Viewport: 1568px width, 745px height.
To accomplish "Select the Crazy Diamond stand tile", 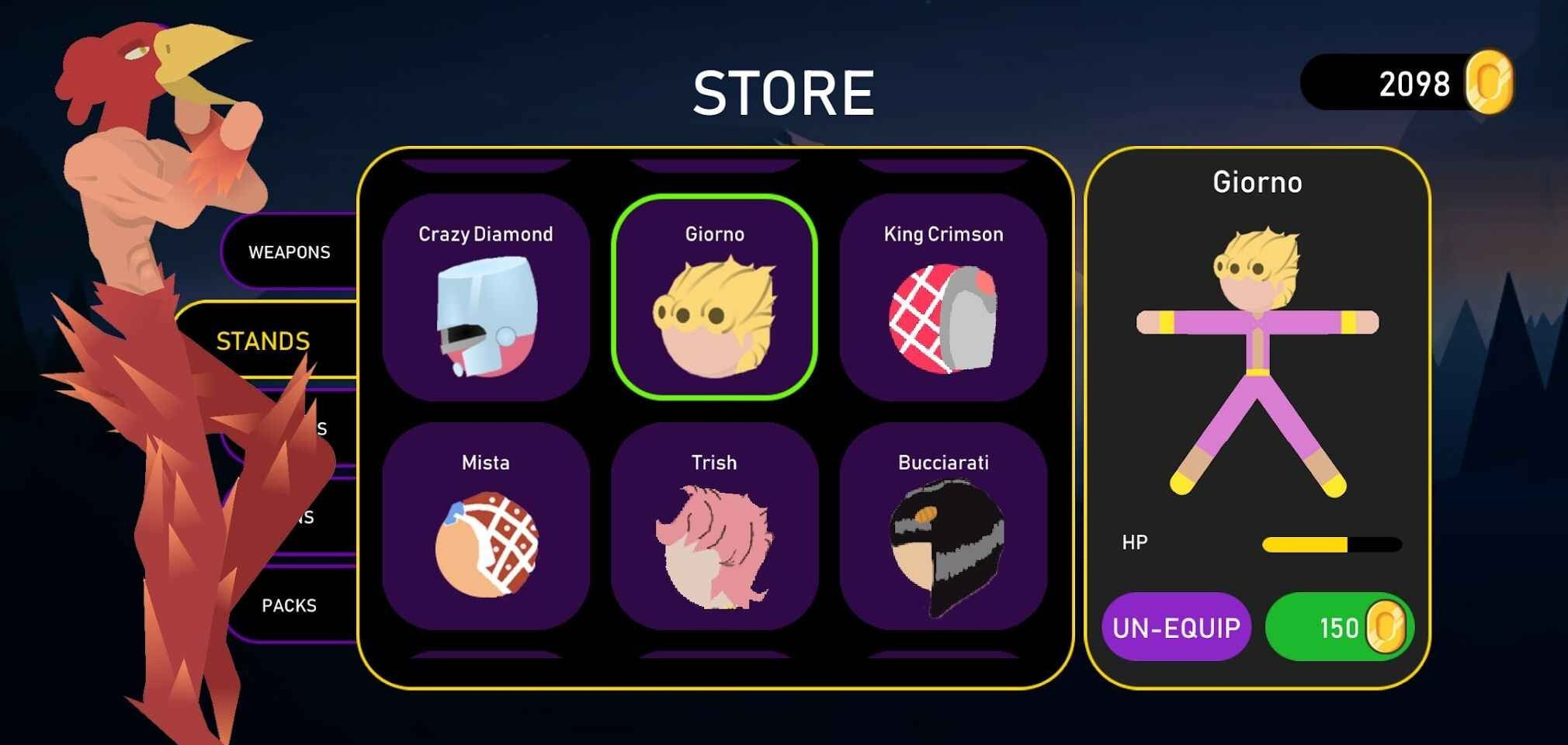I will 485,297.
